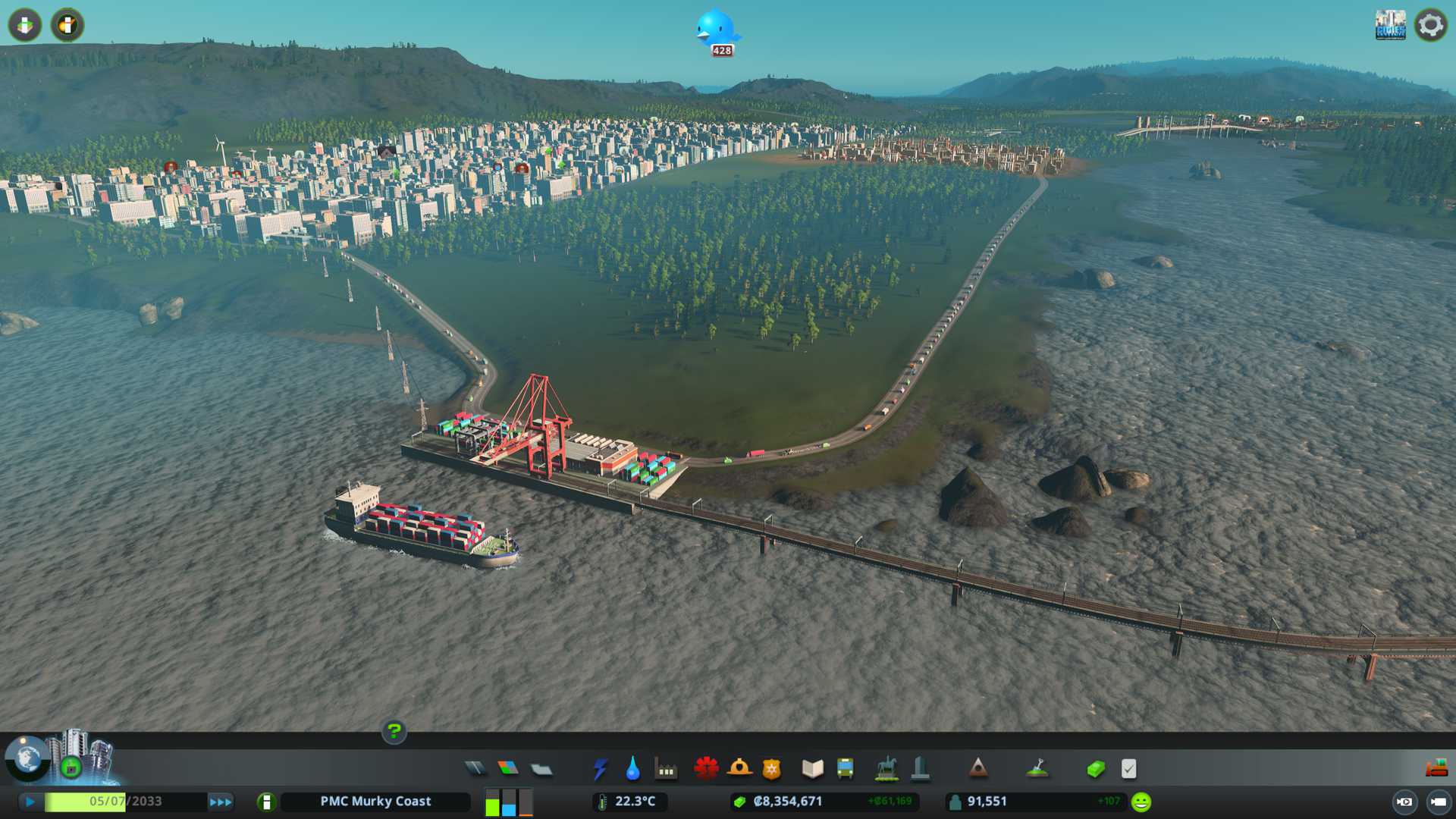Open the Economy green money panel
The height and width of the screenshot is (819, 1456).
tap(1096, 769)
